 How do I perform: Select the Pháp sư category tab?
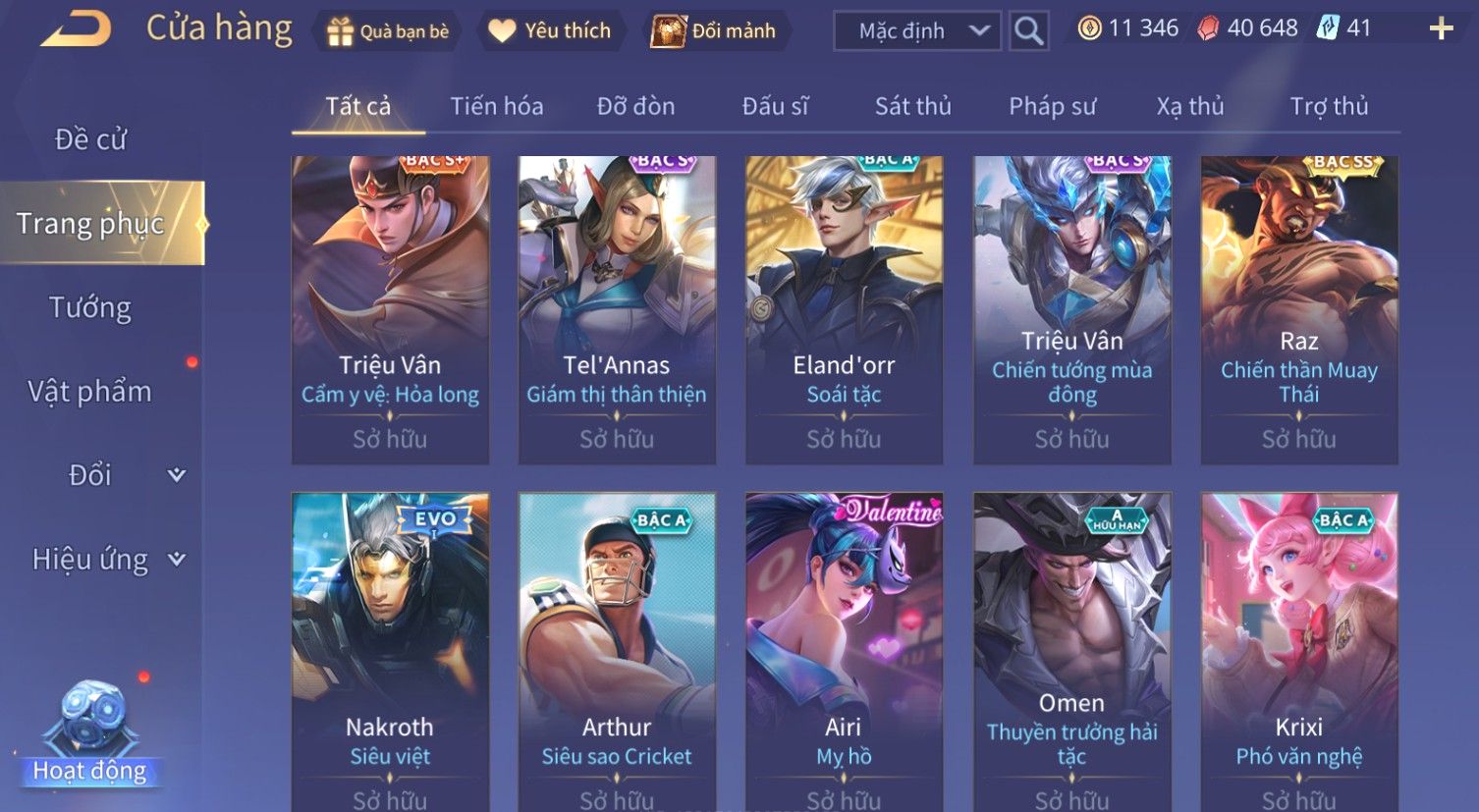[x=1052, y=106]
